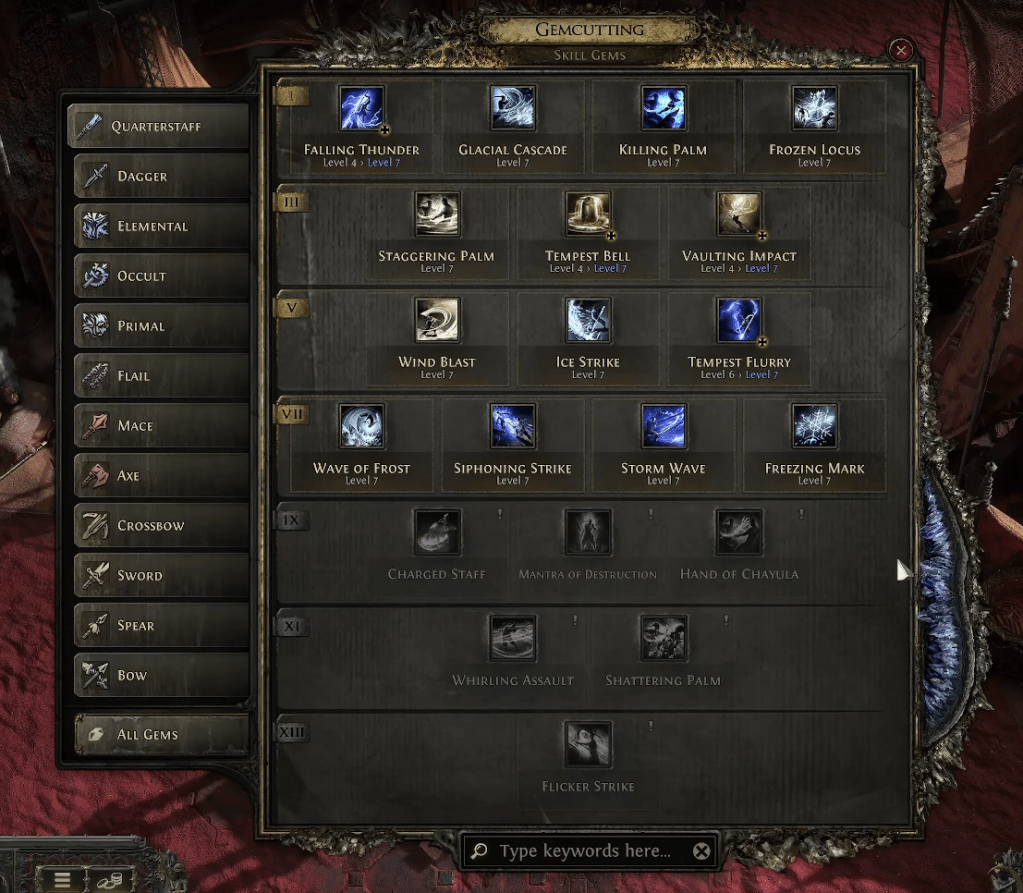Image resolution: width=1023 pixels, height=893 pixels.
Task: Choose the Tempest Flurry skill gem
Action: click(739, 320)
